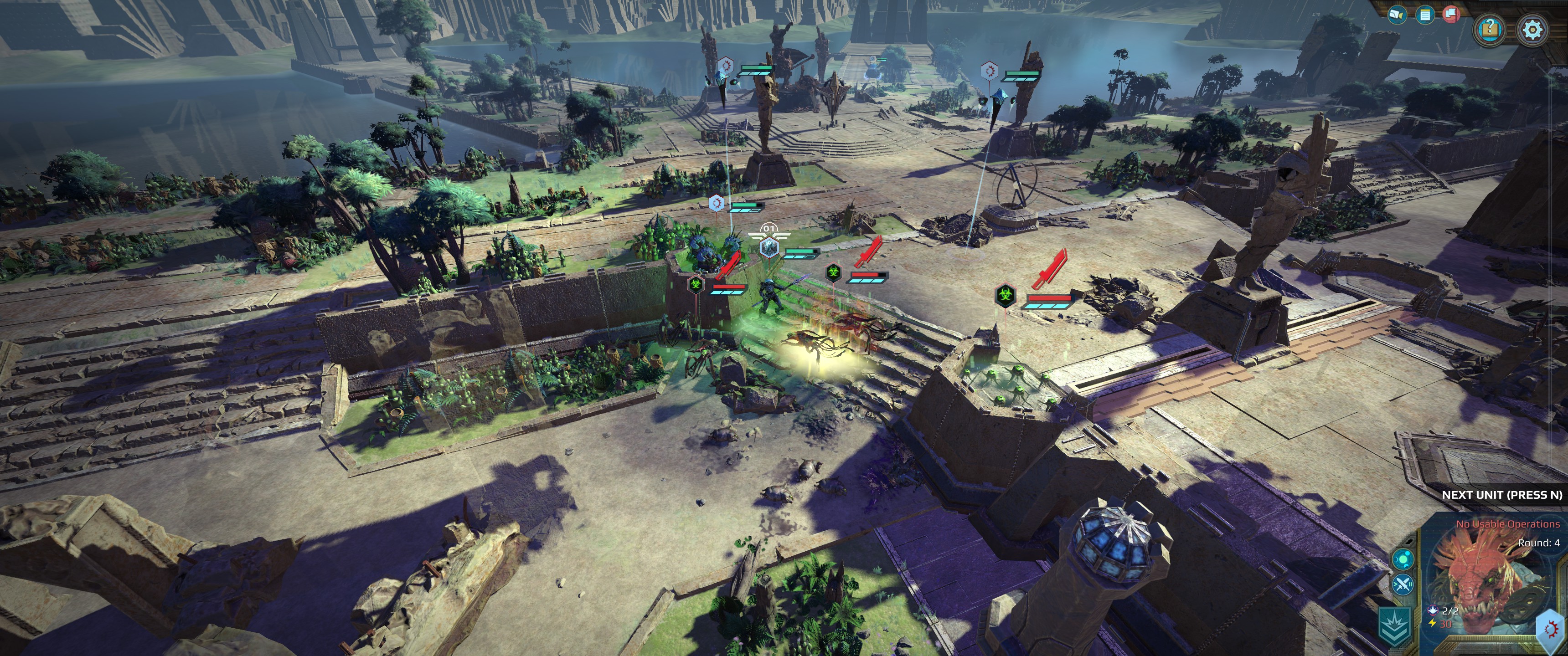The image size is (1568, 656).
Task: Click the 2/2 action points indicator
Action: 1450,611
